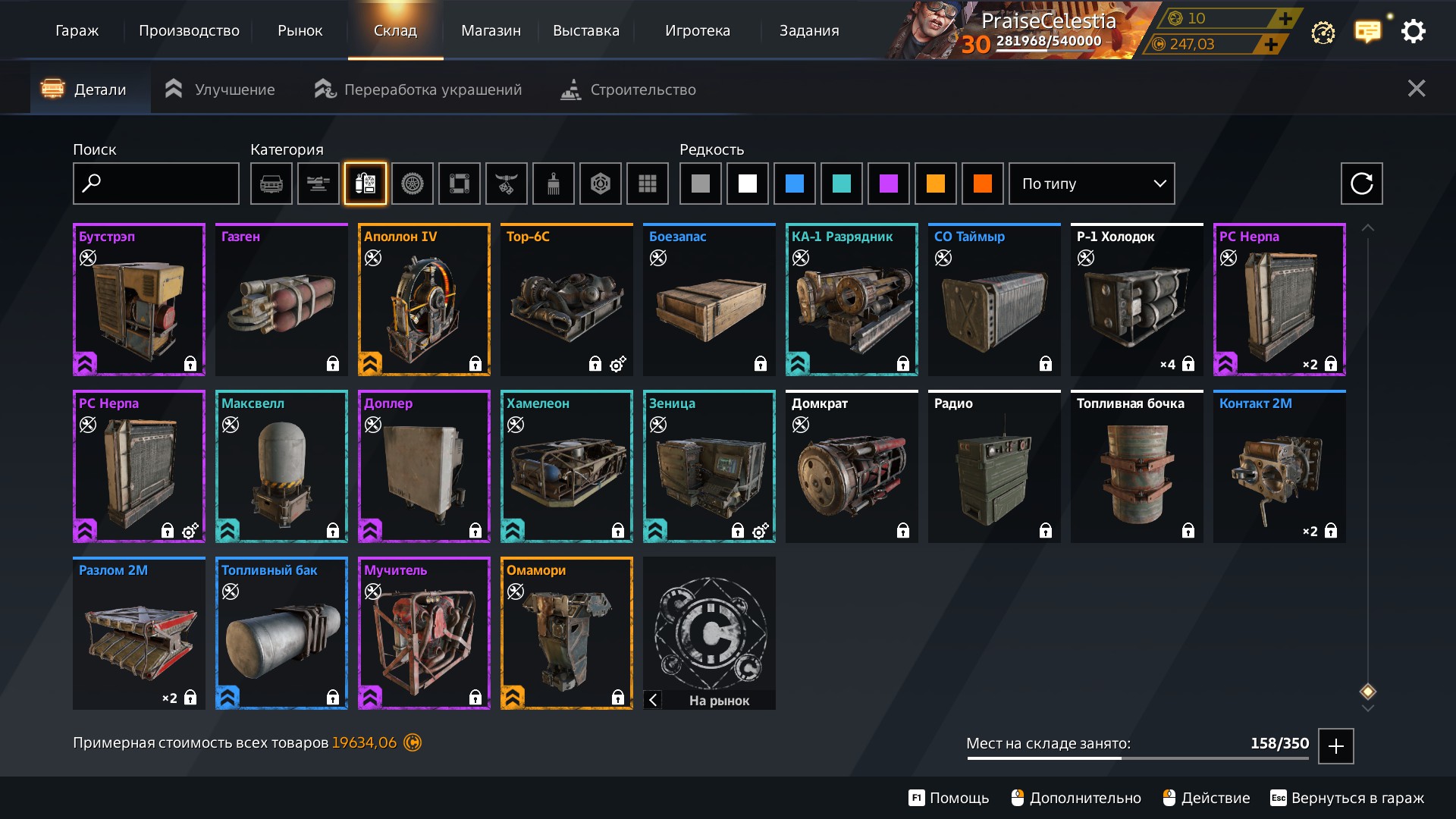The image size is (1456, 819).
Task: Go to the Задания tab
Action: 809,31
